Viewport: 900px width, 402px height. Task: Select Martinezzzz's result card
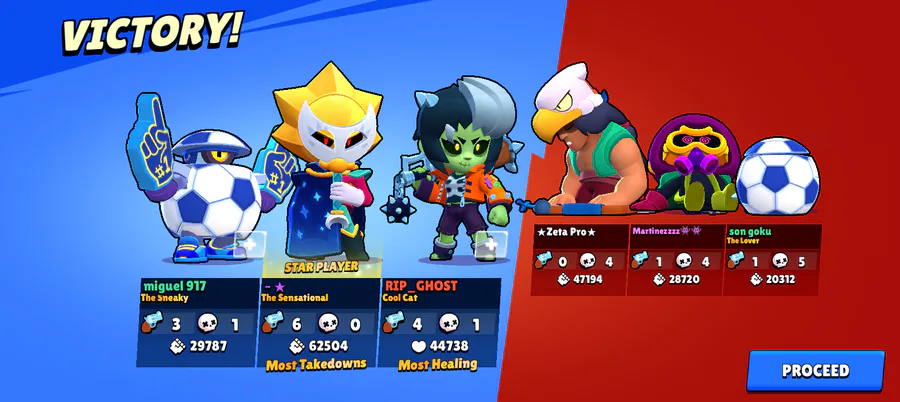point(675,260)
